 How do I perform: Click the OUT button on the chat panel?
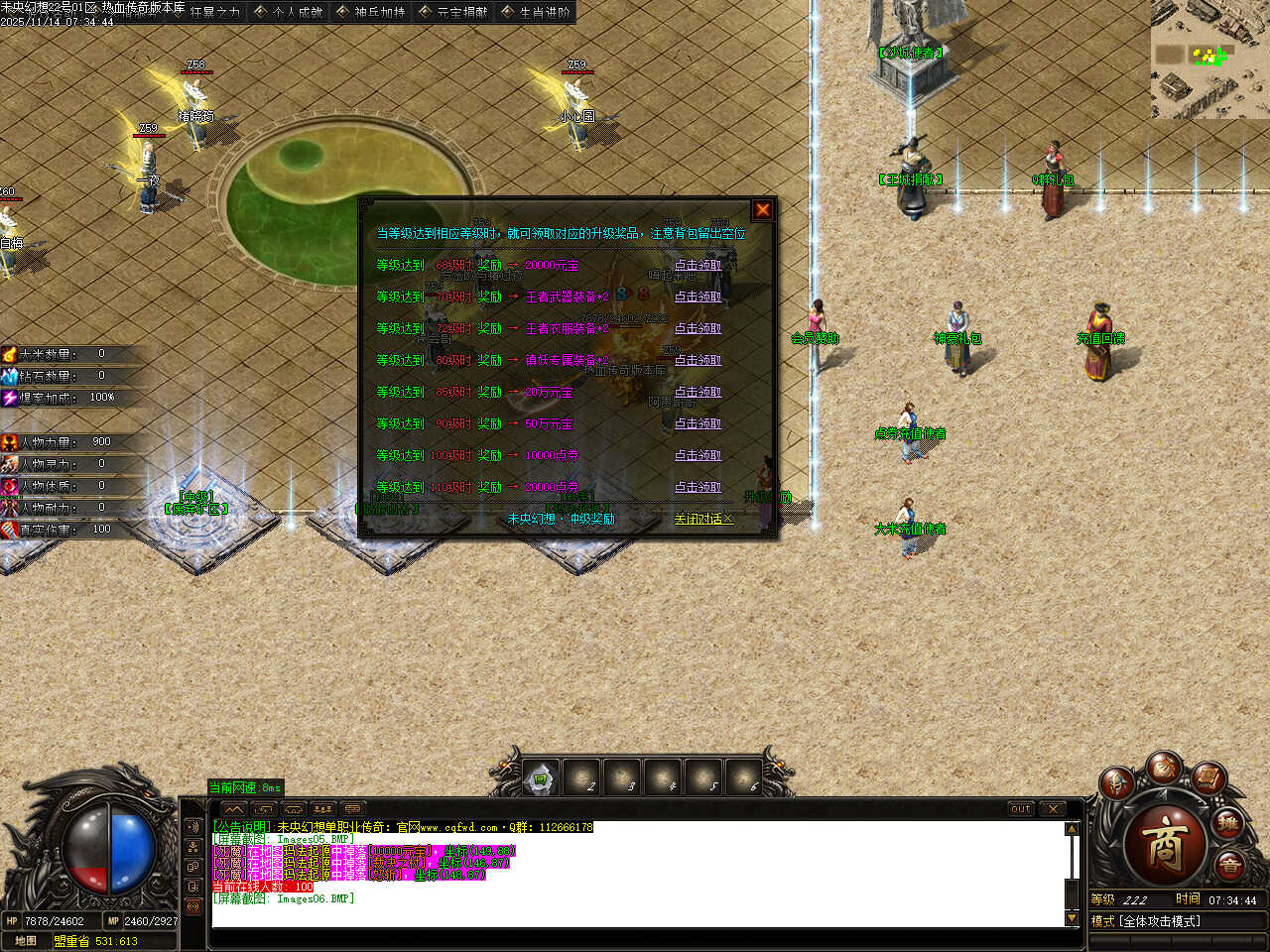point(1020,809)
